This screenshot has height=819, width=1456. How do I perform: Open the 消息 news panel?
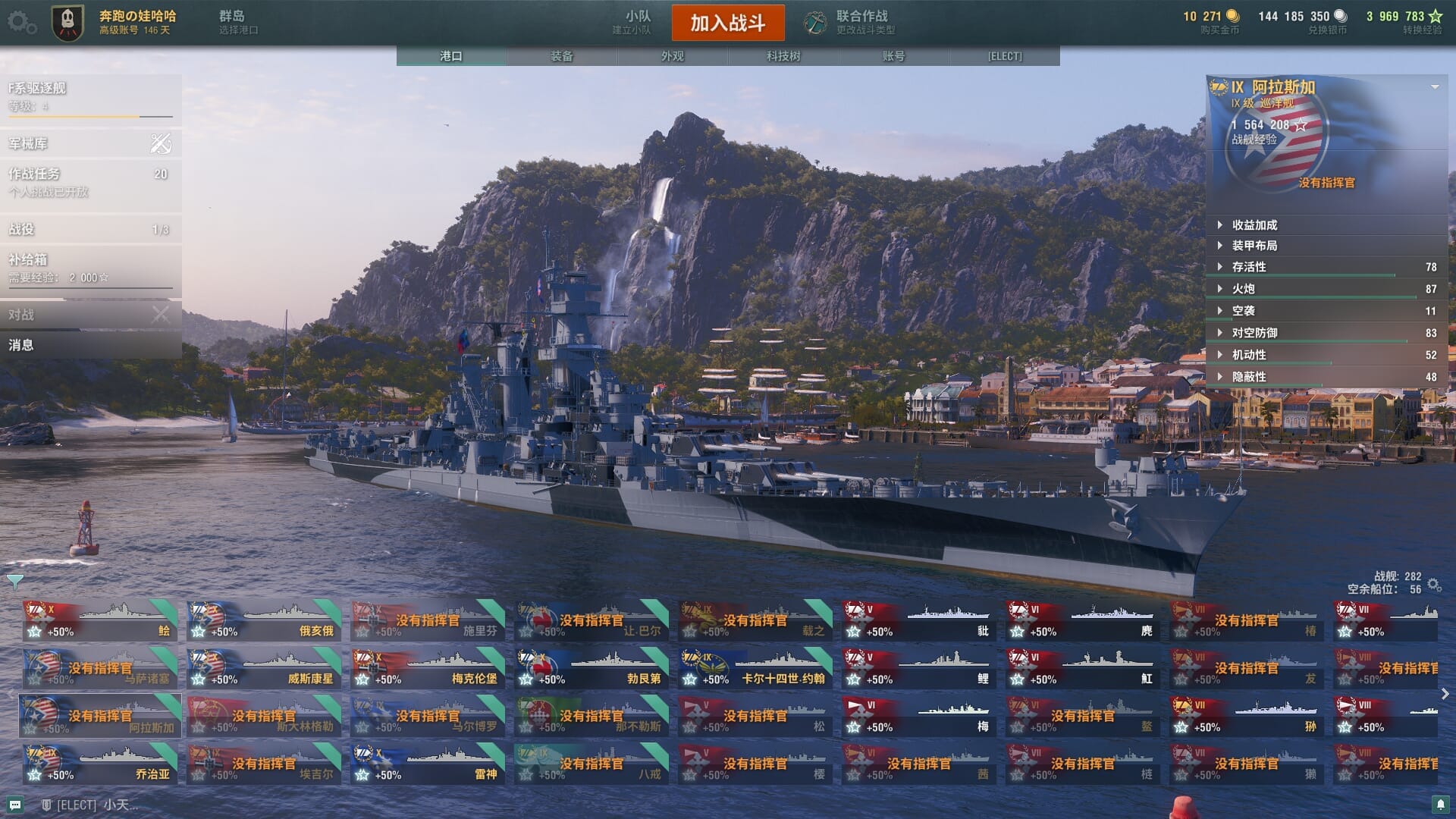[x=89, y=345]
